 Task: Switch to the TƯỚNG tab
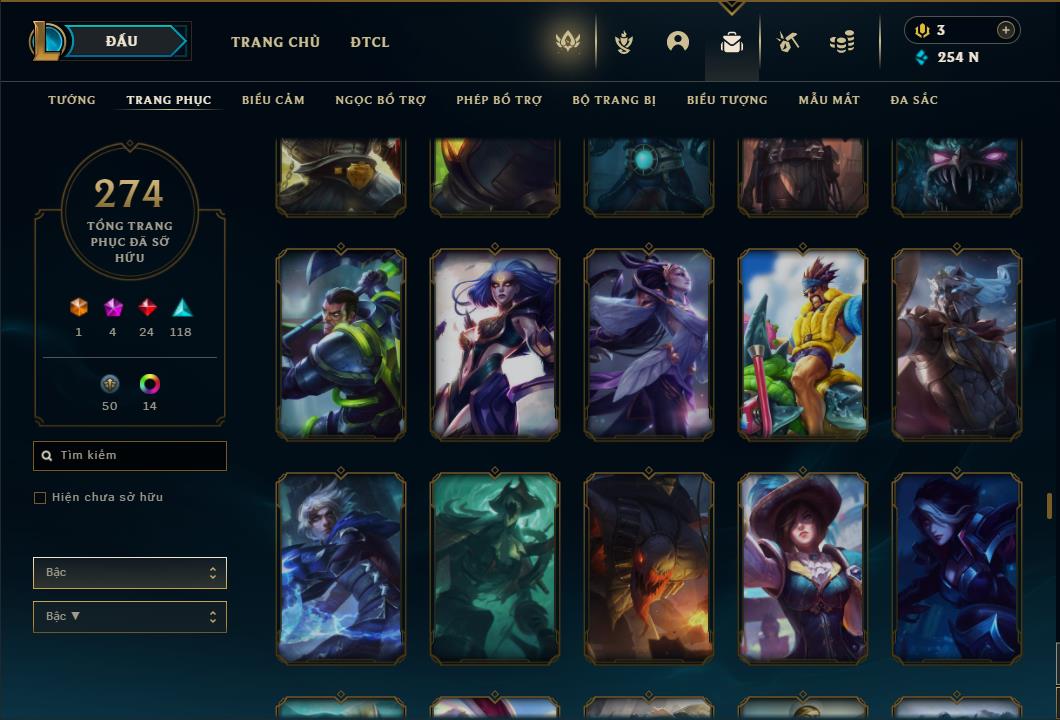72,100
